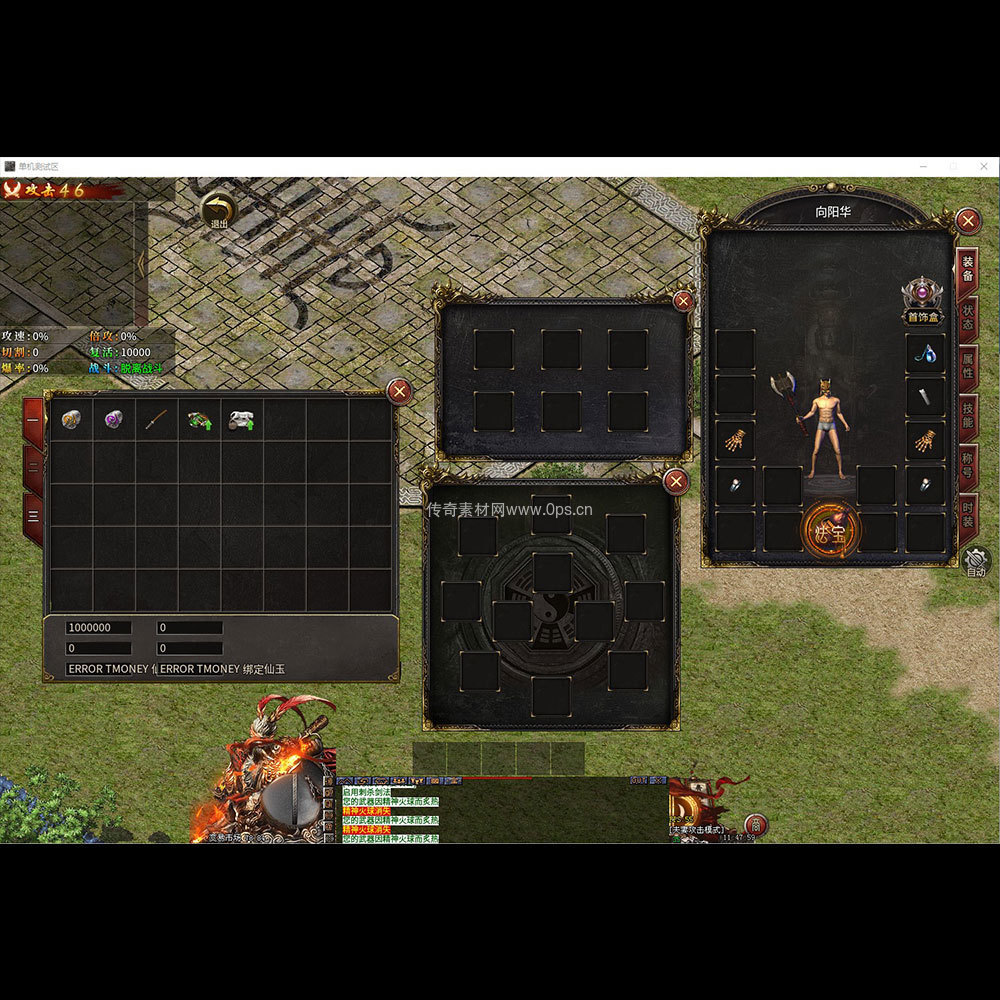Close the inventory bag window
The image size is (1000, 1000).
coord(399,391)
